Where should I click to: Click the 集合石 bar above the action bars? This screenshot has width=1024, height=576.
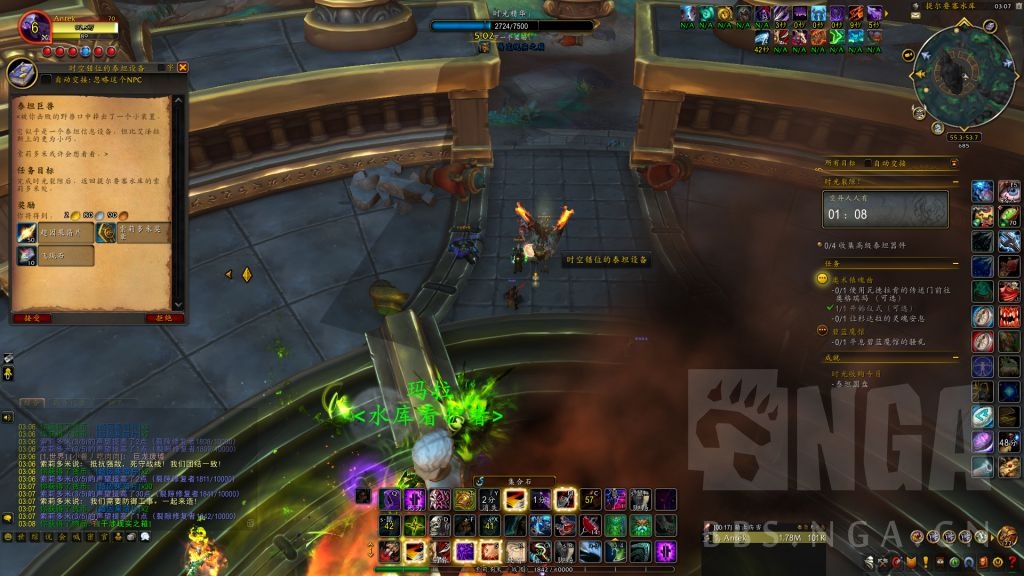click(517, 481)
